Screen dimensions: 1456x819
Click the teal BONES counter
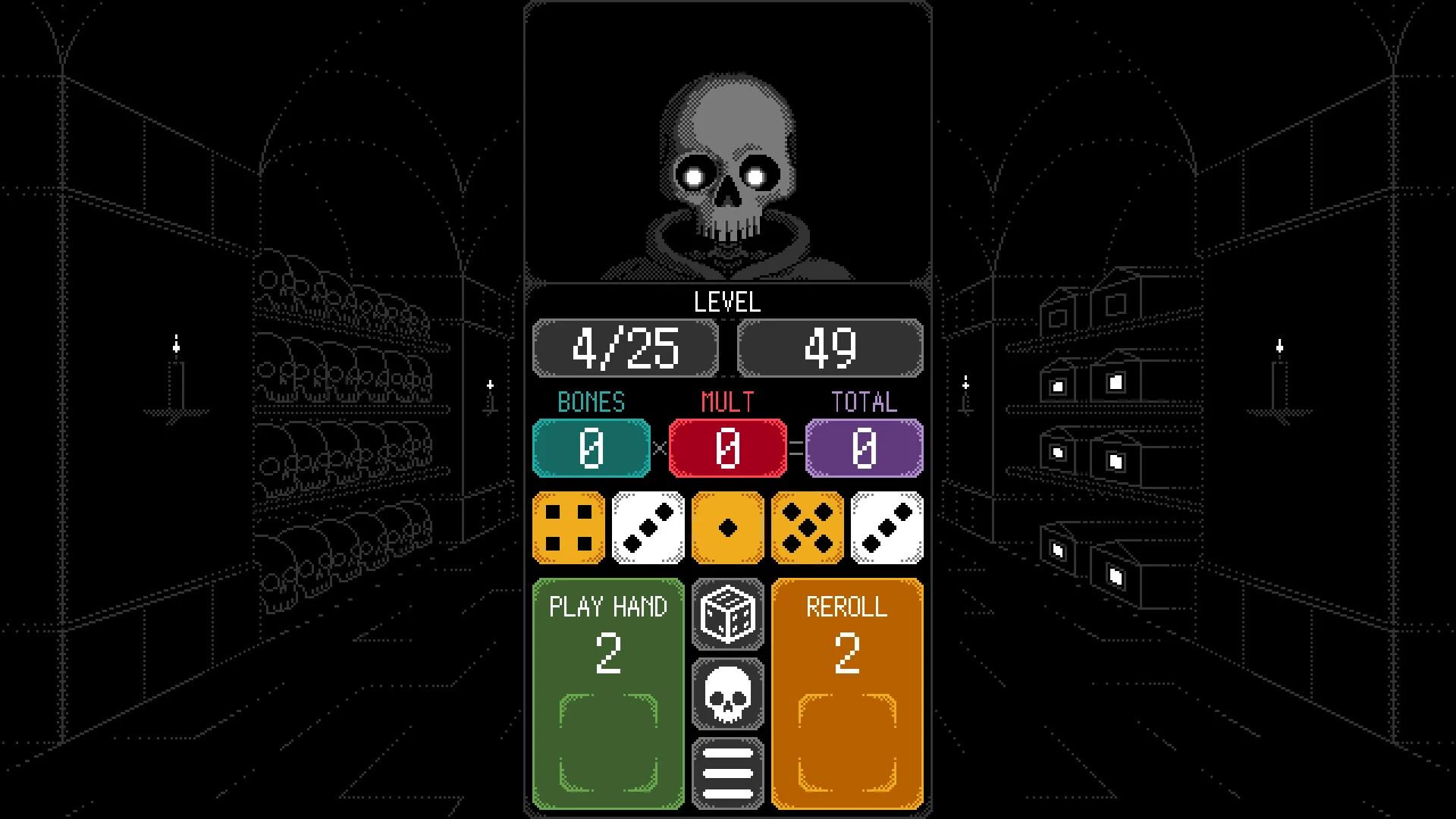591,447
